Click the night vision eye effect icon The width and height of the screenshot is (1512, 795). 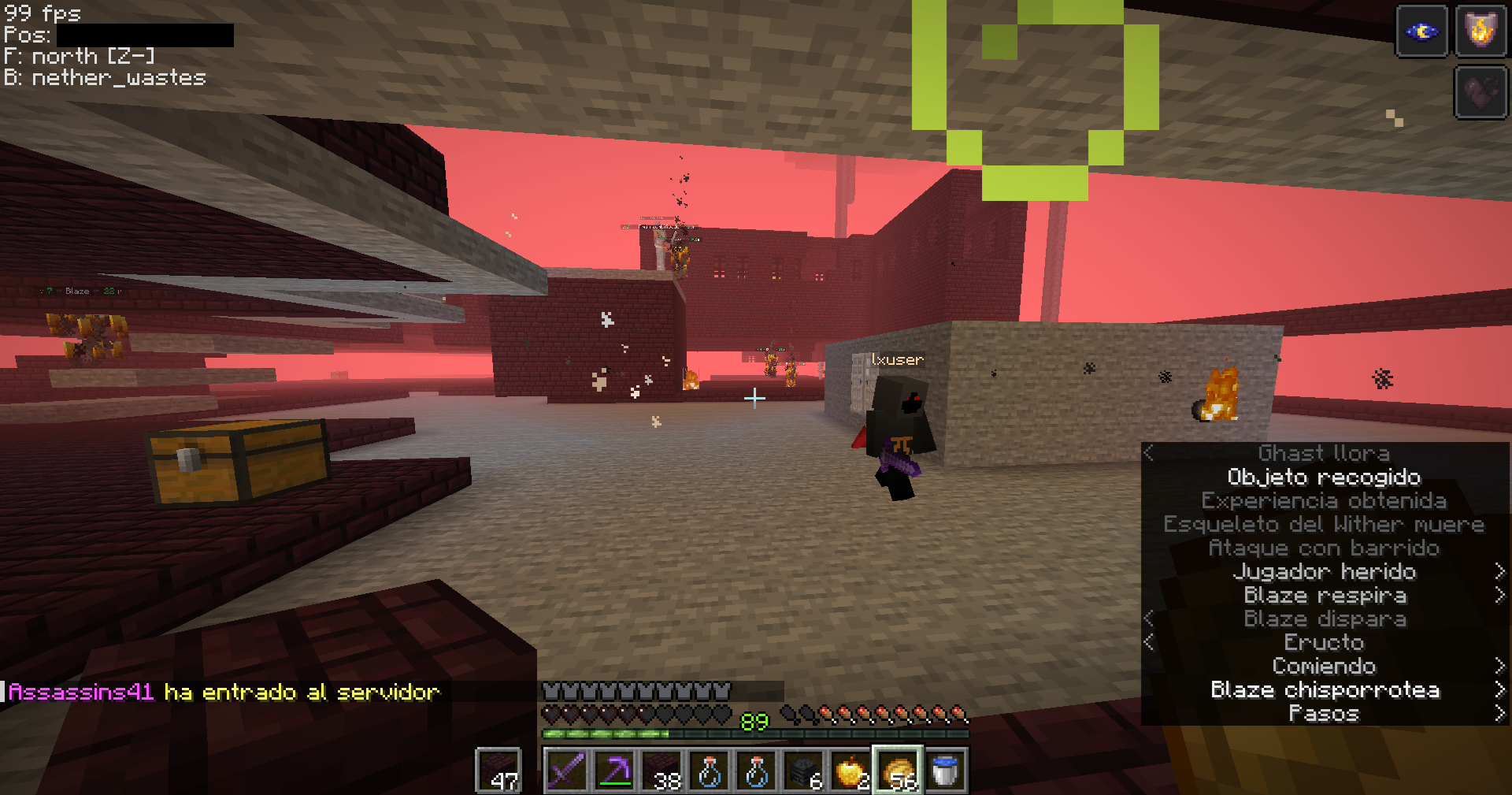click(x=1421, y=32)
